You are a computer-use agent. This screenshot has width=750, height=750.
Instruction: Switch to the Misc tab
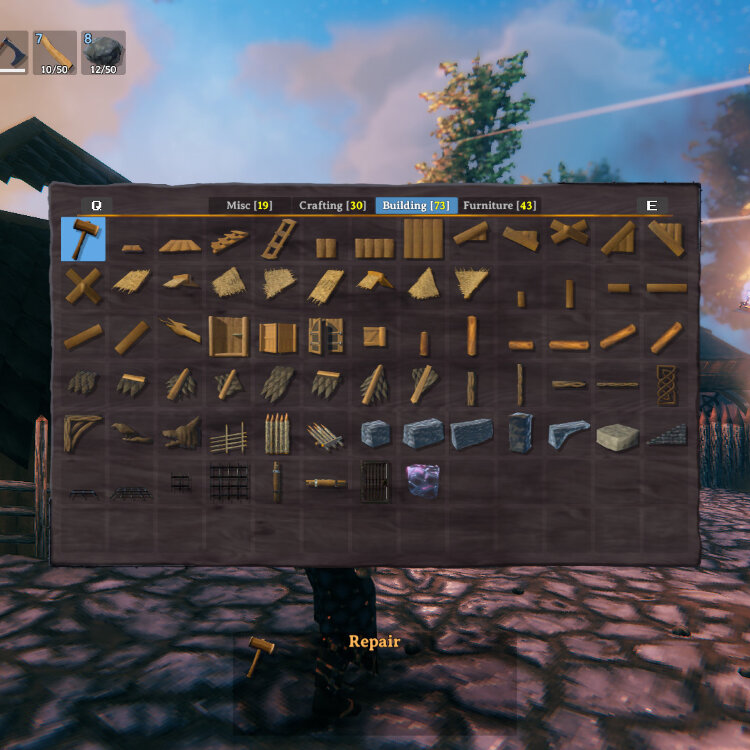pyautogui.click(x=248, y=206)
